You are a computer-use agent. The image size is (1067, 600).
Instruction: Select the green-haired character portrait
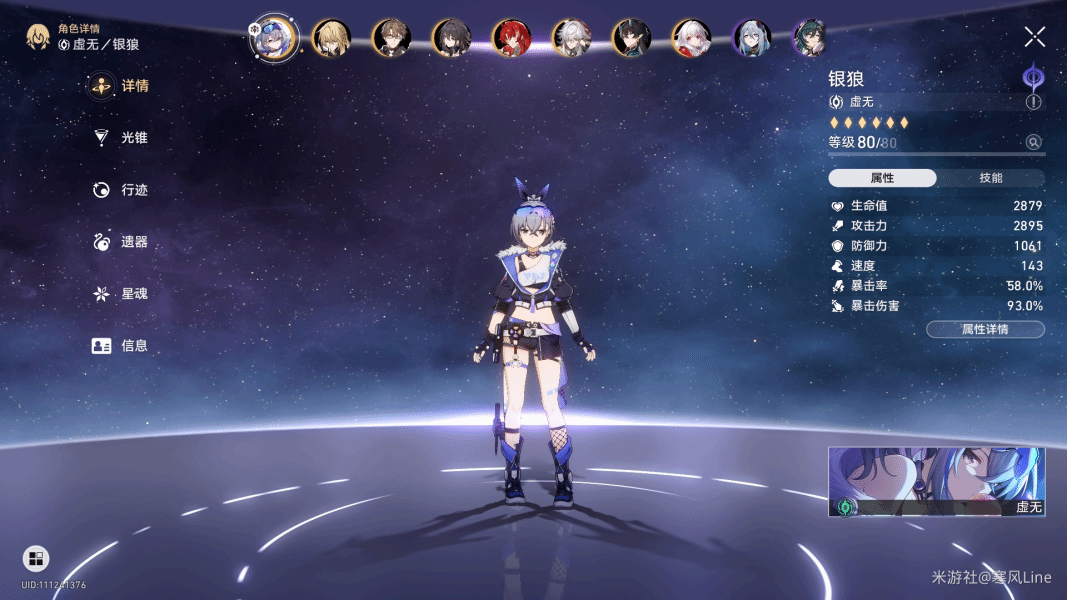pos(810,38)
